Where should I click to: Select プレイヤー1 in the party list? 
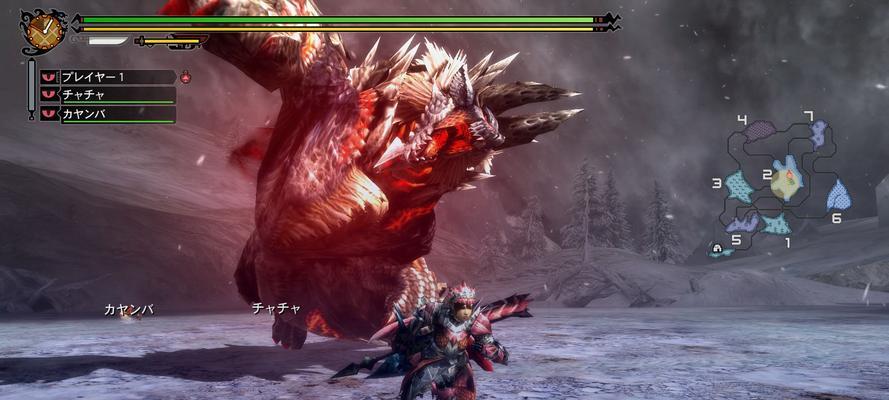107,76
